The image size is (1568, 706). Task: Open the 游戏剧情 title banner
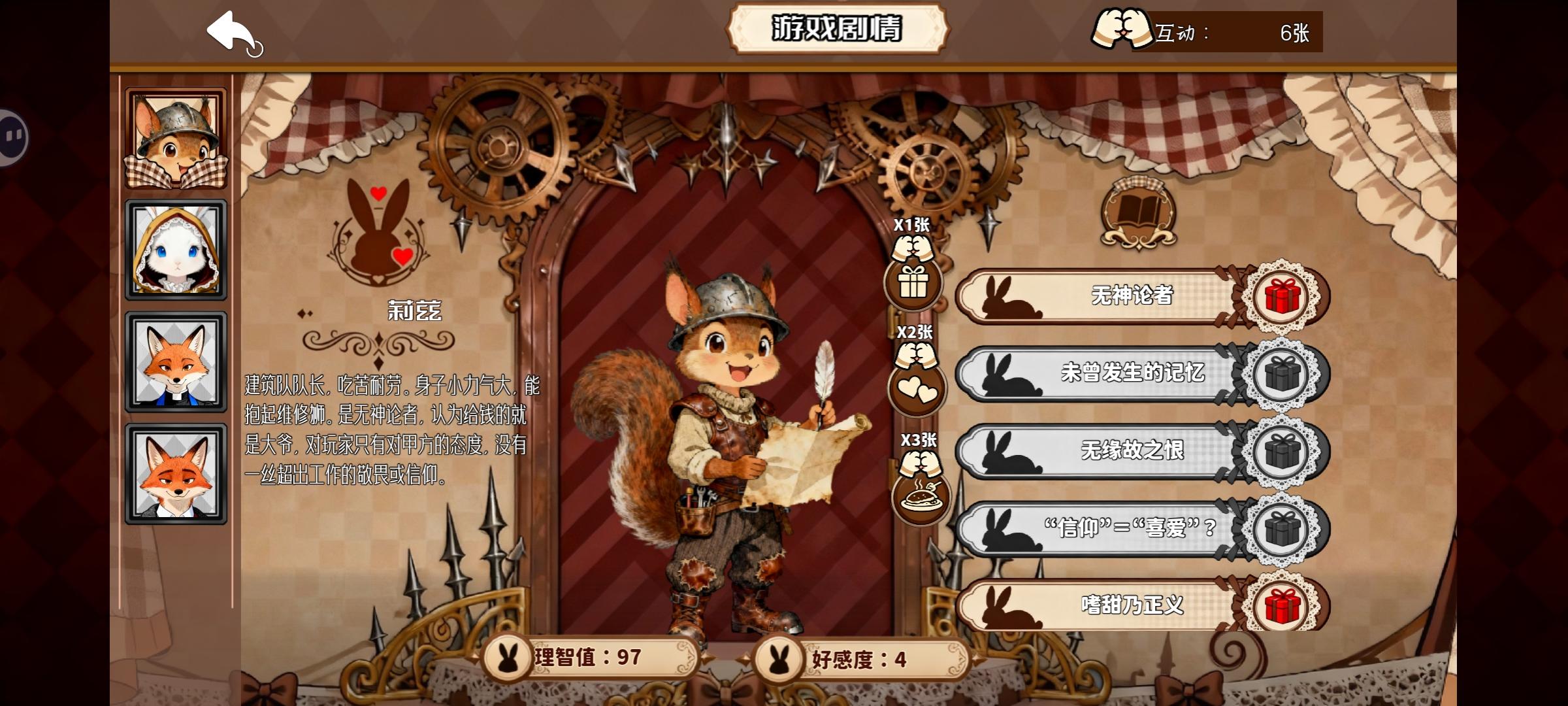[838, 29]
